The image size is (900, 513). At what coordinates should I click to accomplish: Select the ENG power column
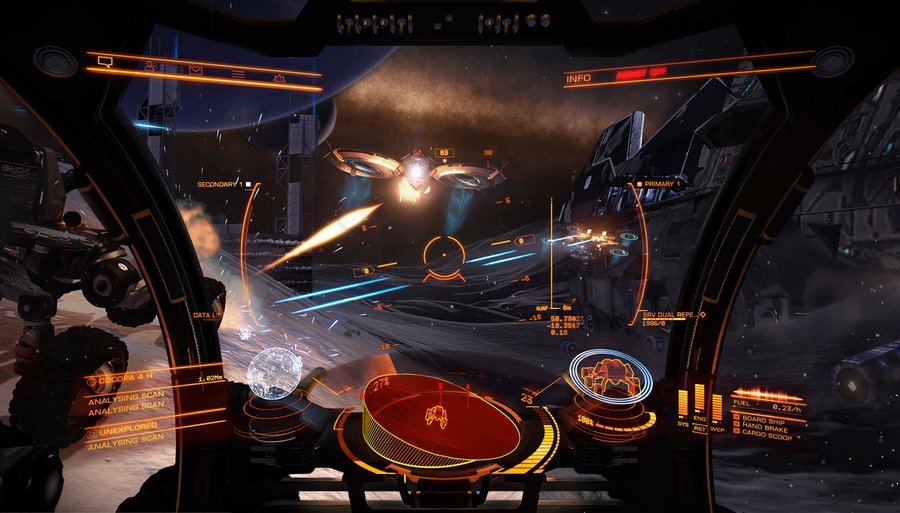(700, 400)
